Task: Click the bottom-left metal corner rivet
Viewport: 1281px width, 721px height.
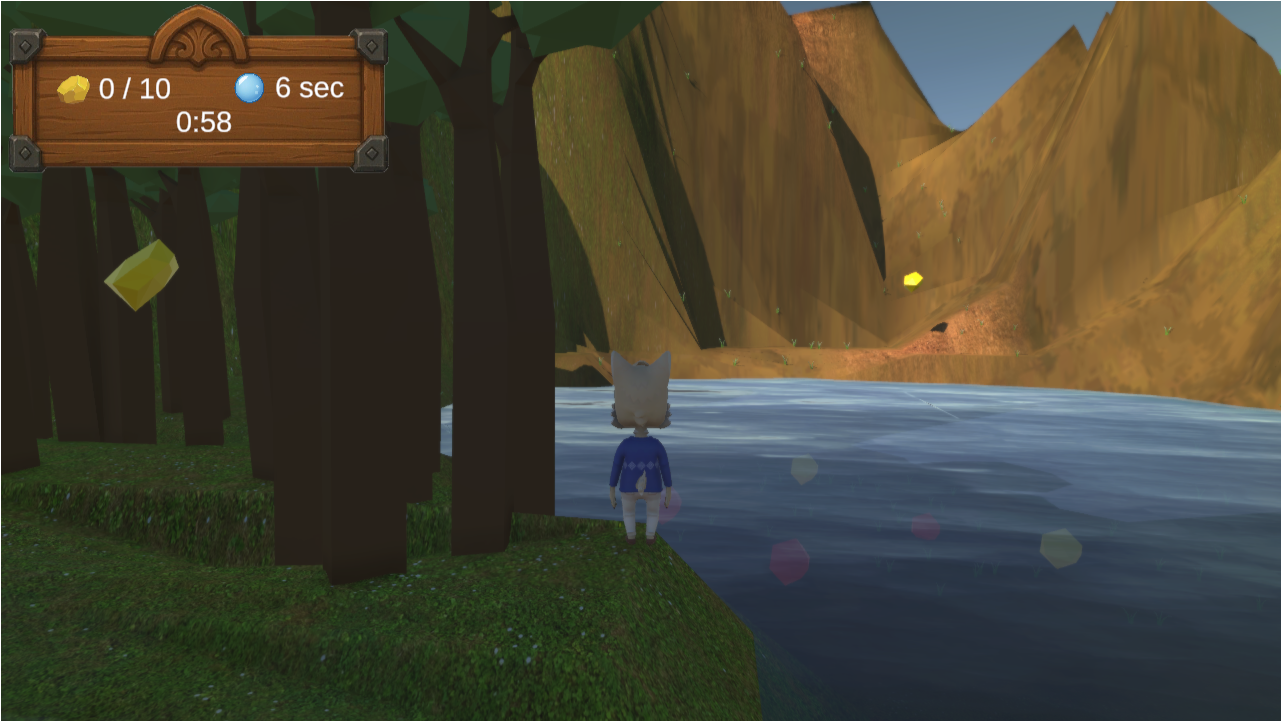Action: (24, 152)
